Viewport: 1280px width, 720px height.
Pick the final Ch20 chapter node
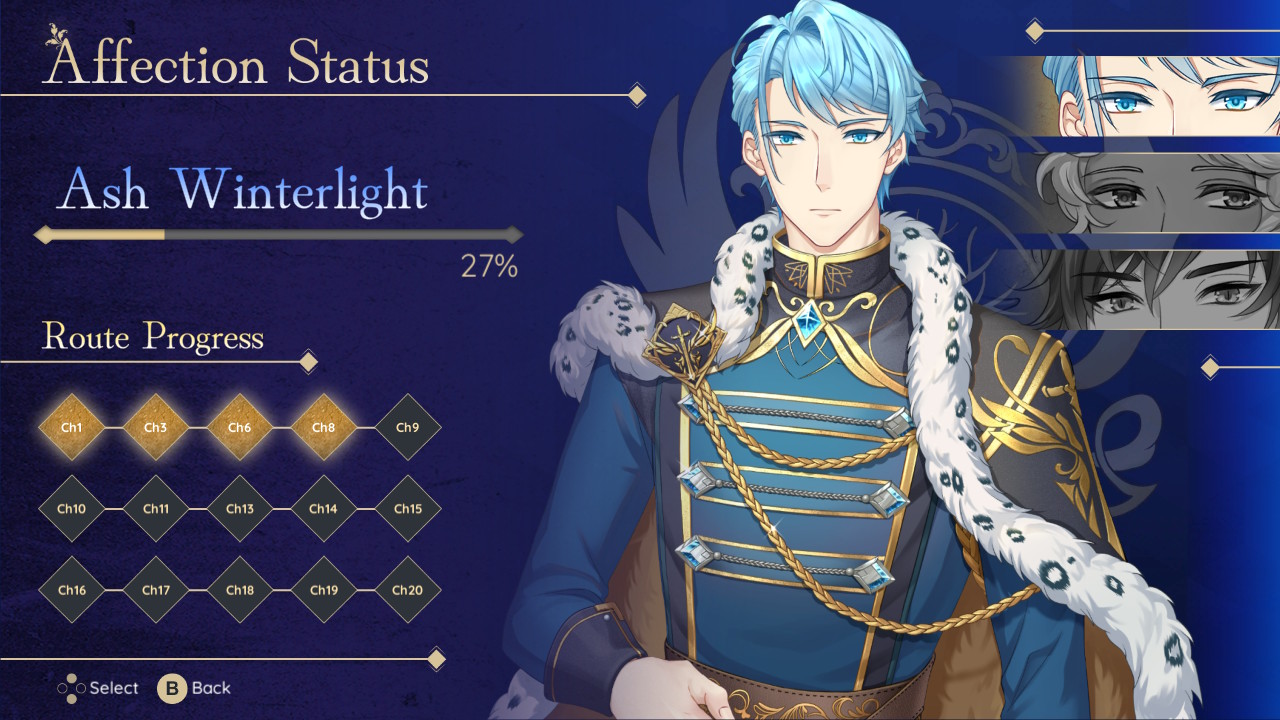click(x=407, y=590)
